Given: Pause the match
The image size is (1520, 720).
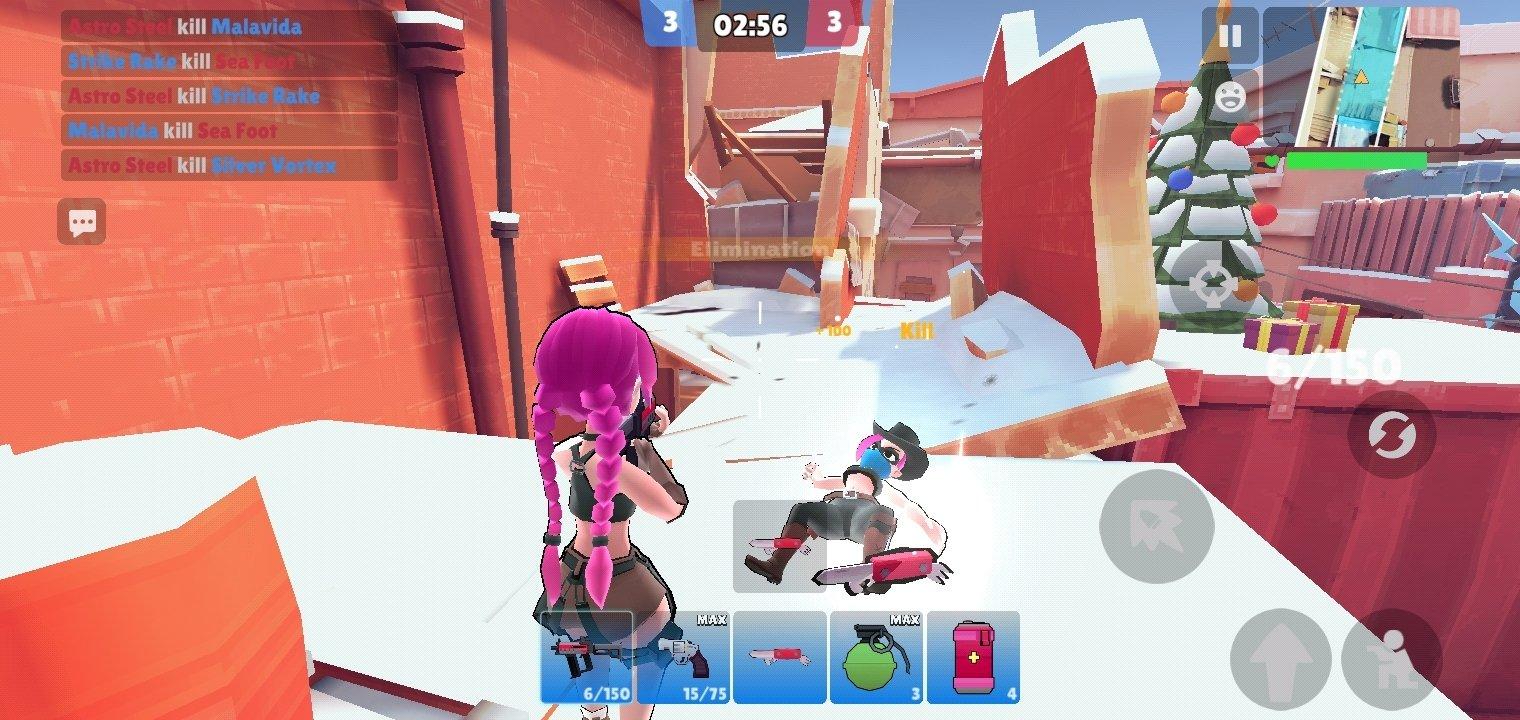Looking at the screenshot, I should [1229, 37].
